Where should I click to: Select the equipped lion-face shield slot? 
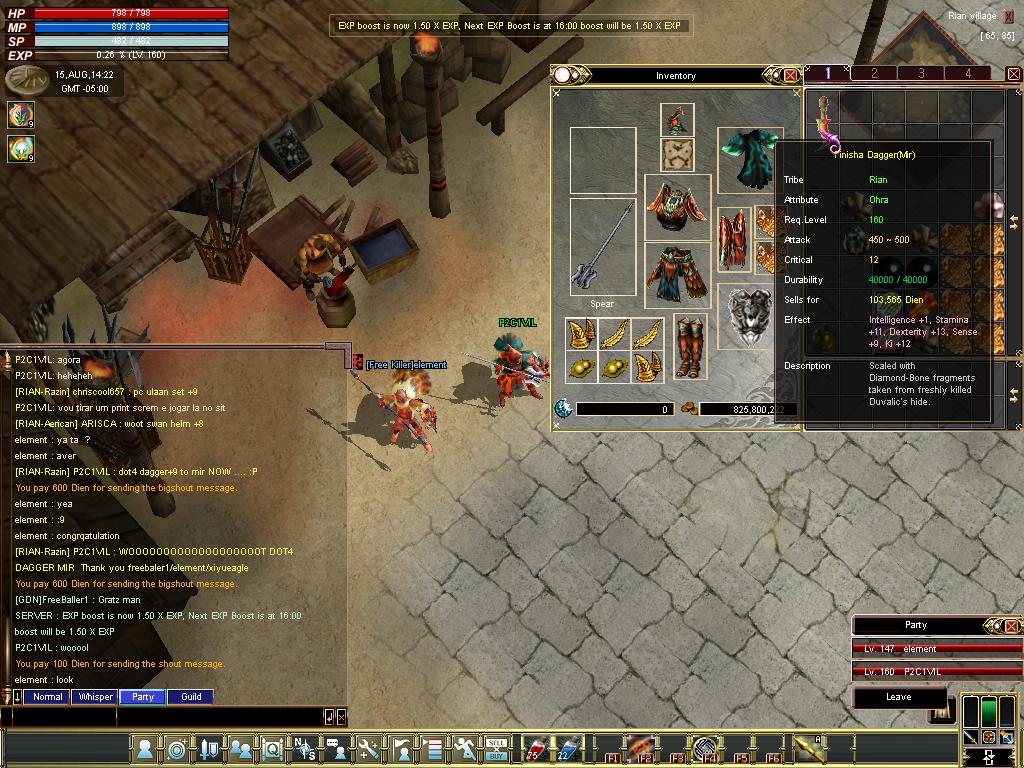(749, 317)
